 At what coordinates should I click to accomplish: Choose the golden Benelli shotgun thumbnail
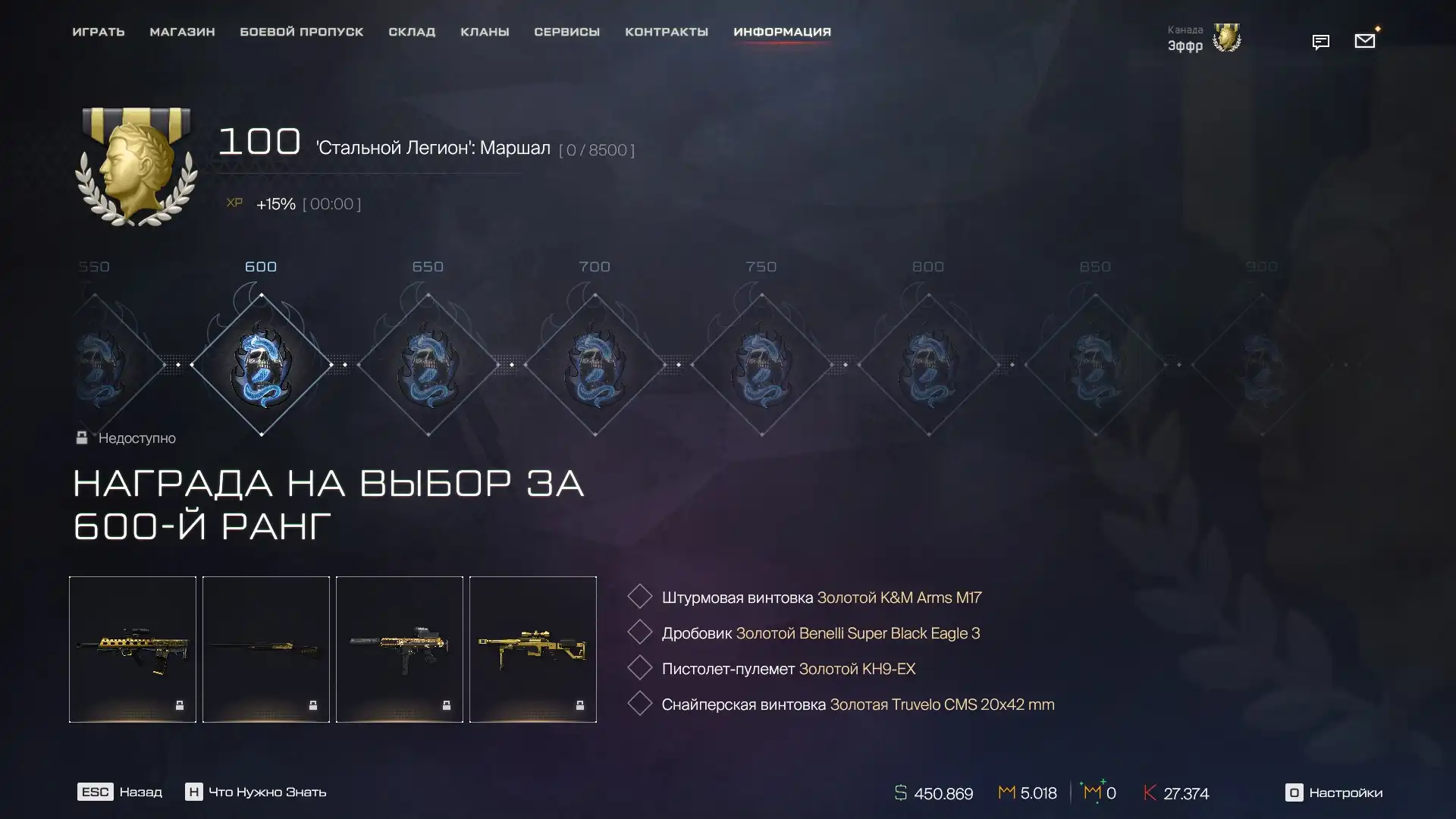[x=266, y=649]
